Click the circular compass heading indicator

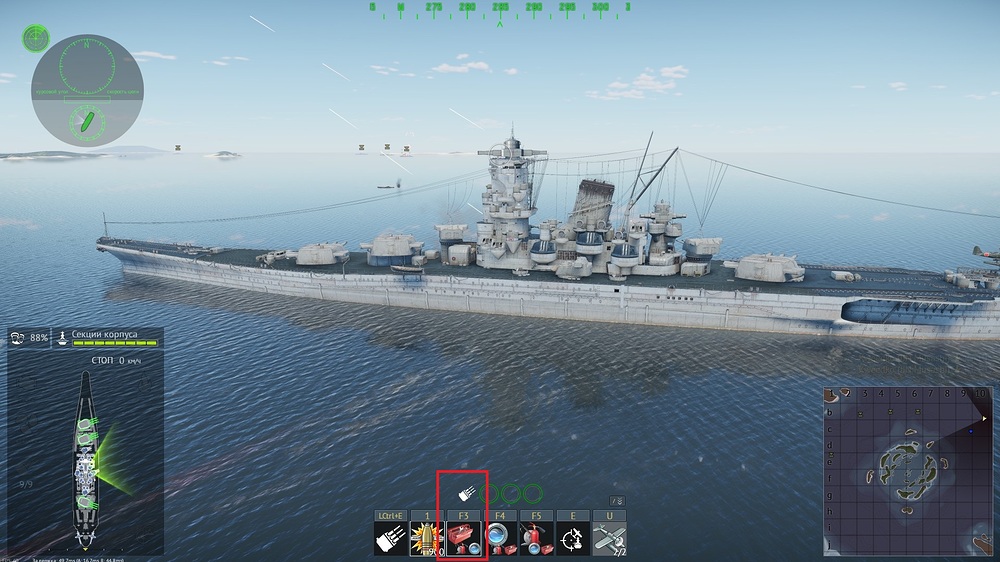pyautogui.click(x=87, y=90)
